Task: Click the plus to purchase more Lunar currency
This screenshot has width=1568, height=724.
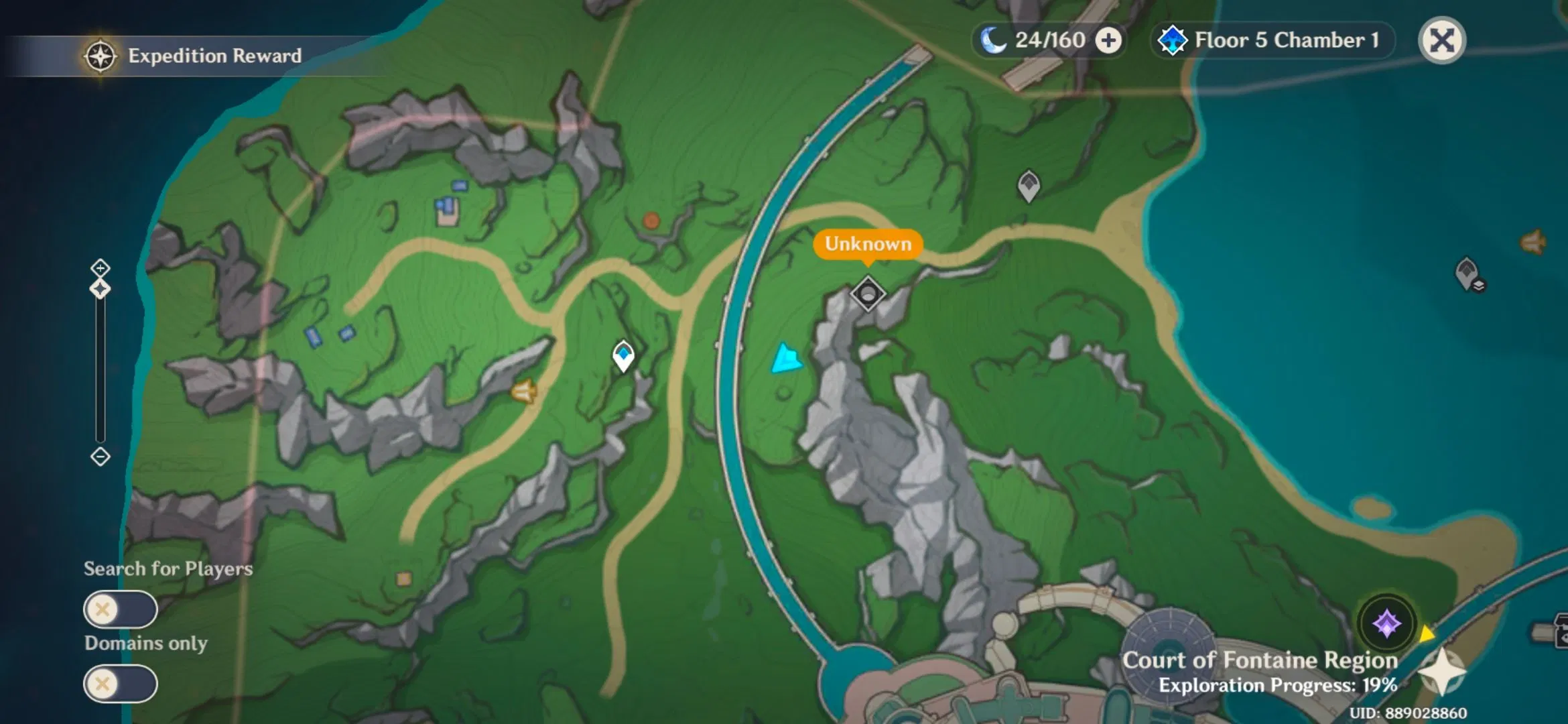Action: (x=1109, y=40)
